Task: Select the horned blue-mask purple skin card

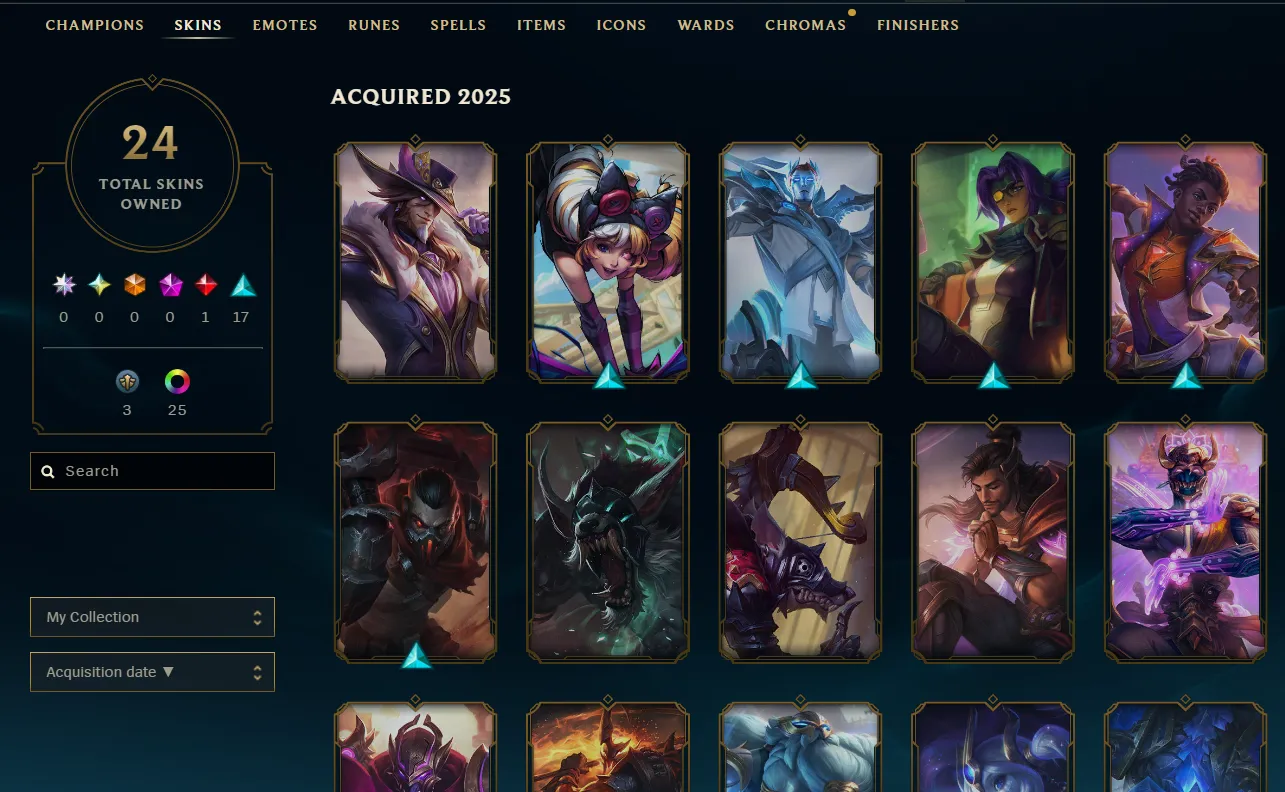Action: [1185, 541]
